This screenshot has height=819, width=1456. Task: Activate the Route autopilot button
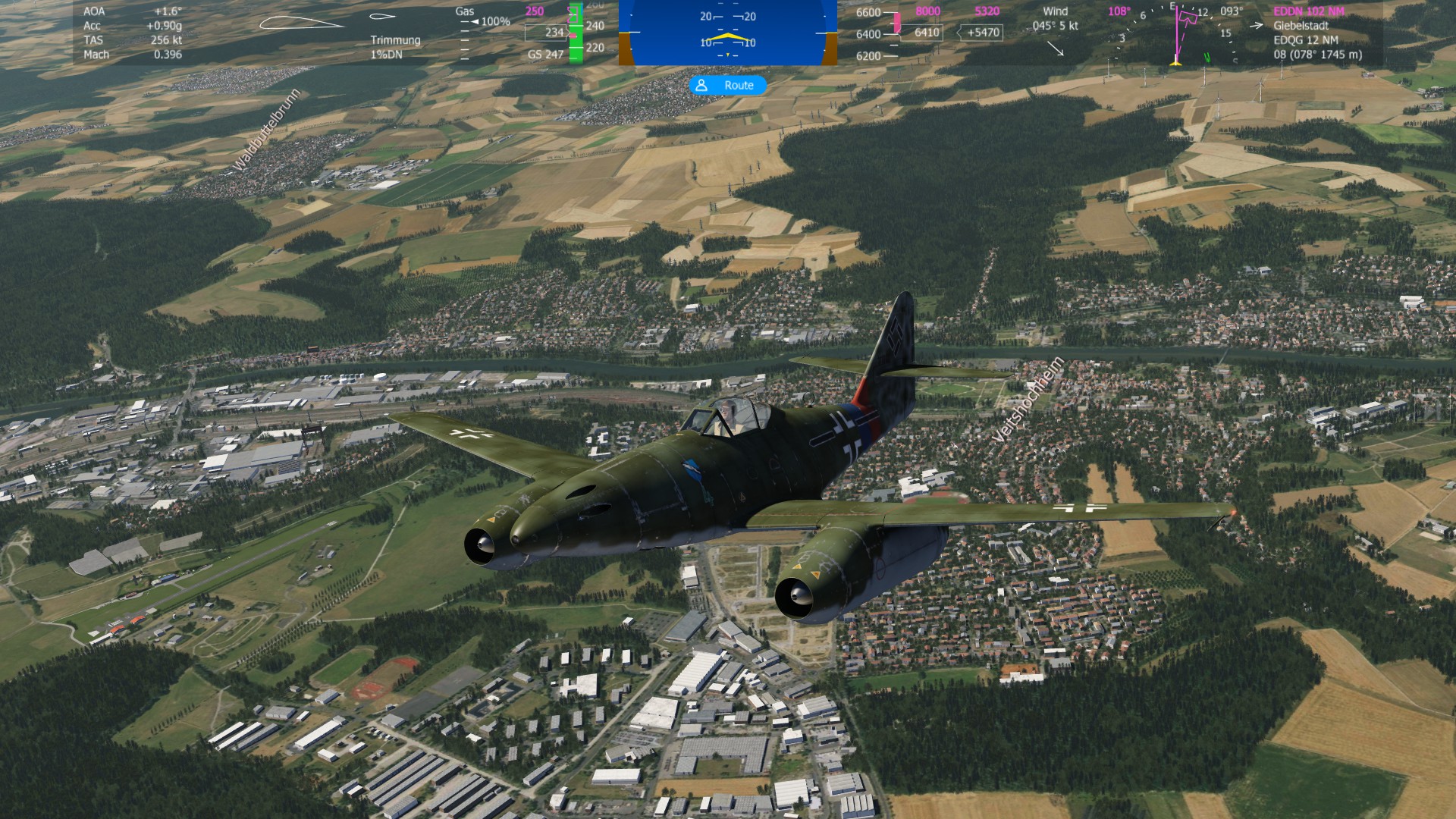coord(727,86)
